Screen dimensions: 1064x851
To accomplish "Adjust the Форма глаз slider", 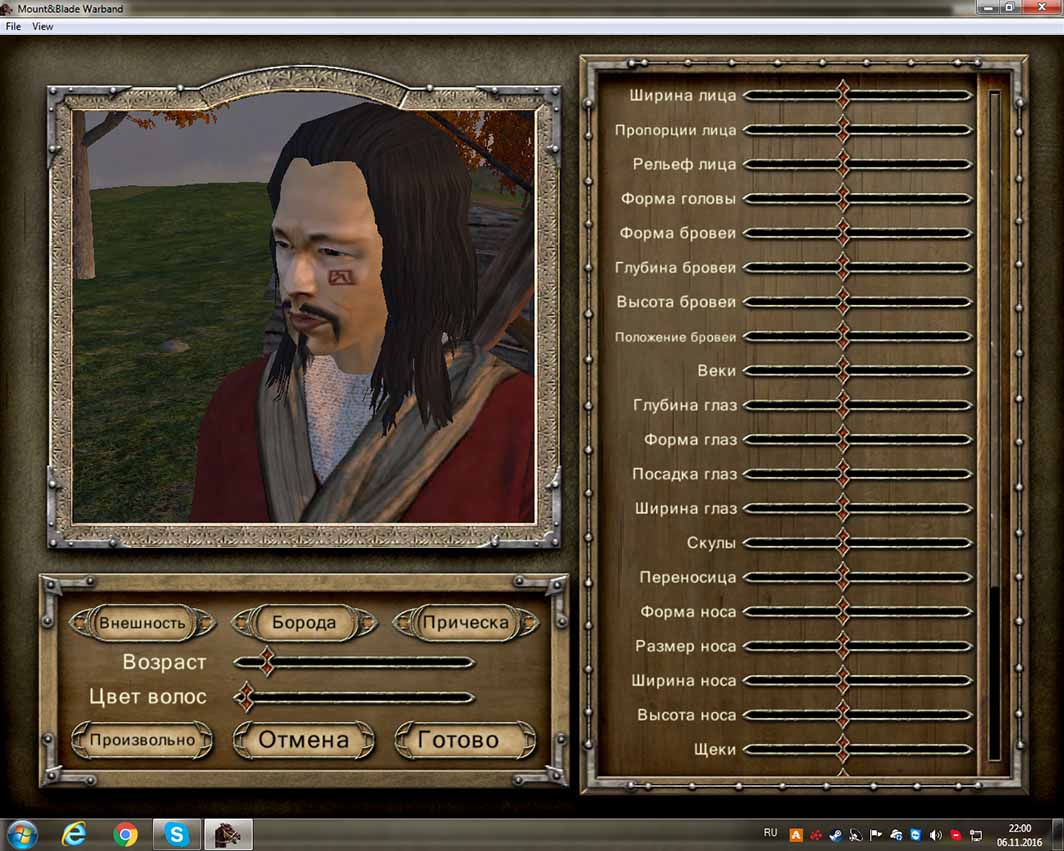I will pos(858,440).
